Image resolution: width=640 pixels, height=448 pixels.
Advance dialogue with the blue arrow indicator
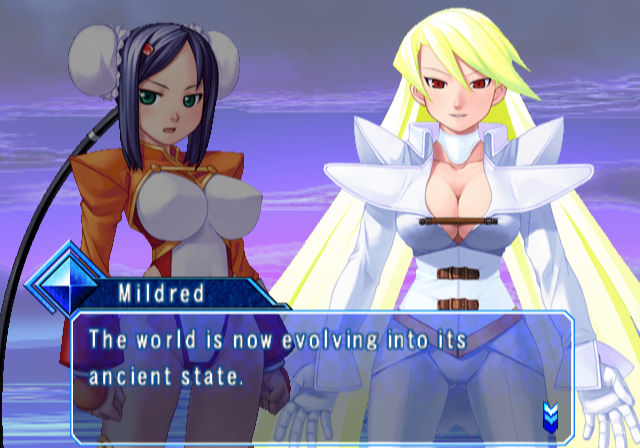pyautogui.click(x=549, y=412)
